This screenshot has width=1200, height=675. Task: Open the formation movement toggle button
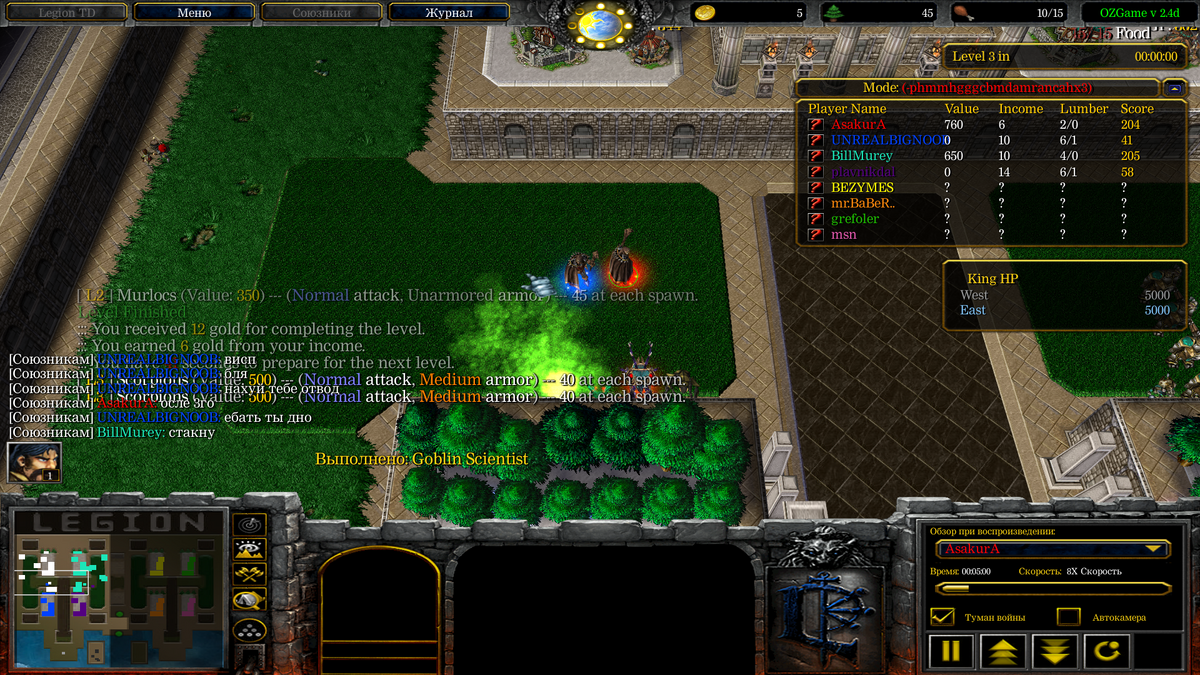pos(249,629)
